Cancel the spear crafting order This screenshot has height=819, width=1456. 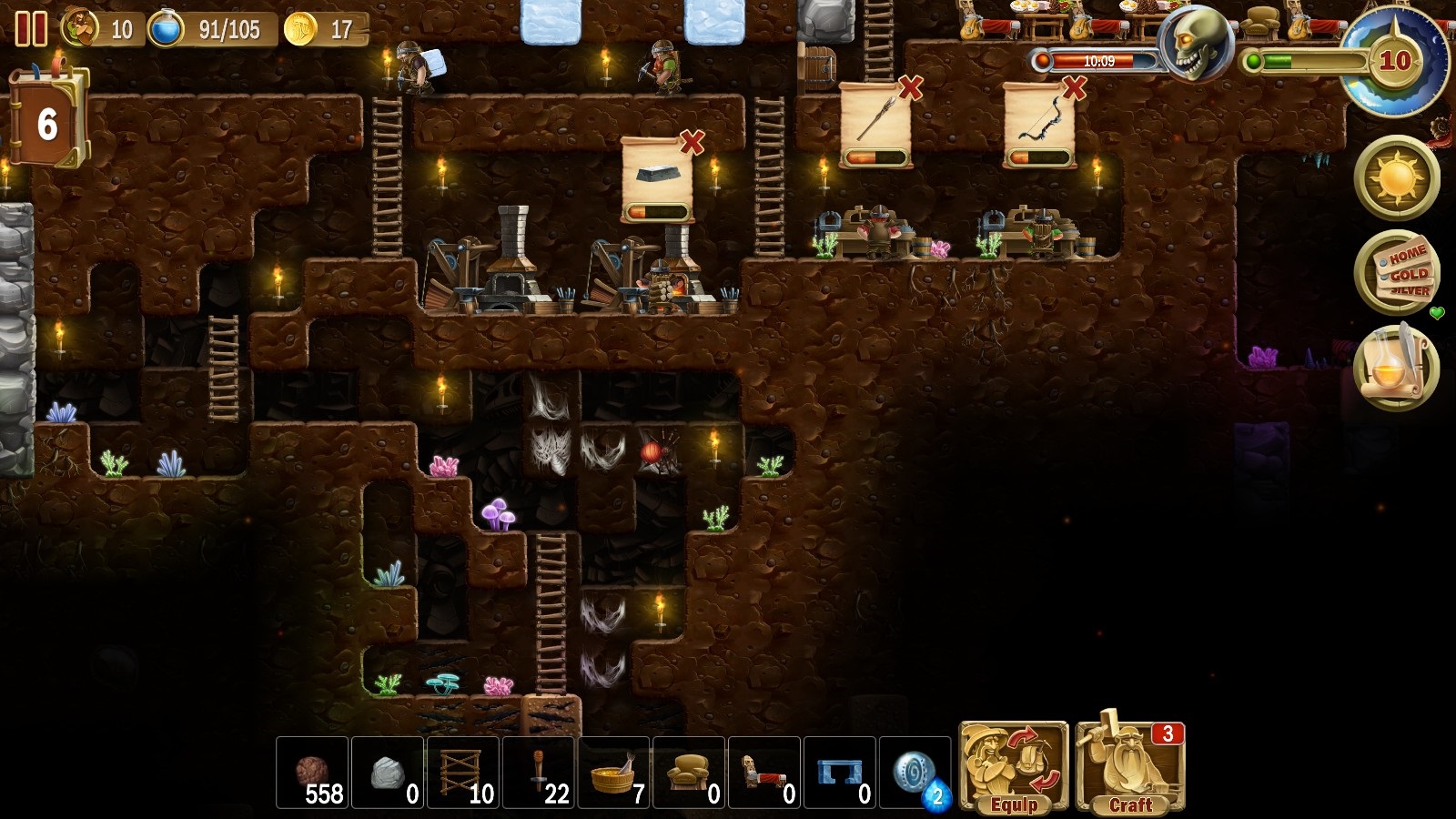pos(911,87)
